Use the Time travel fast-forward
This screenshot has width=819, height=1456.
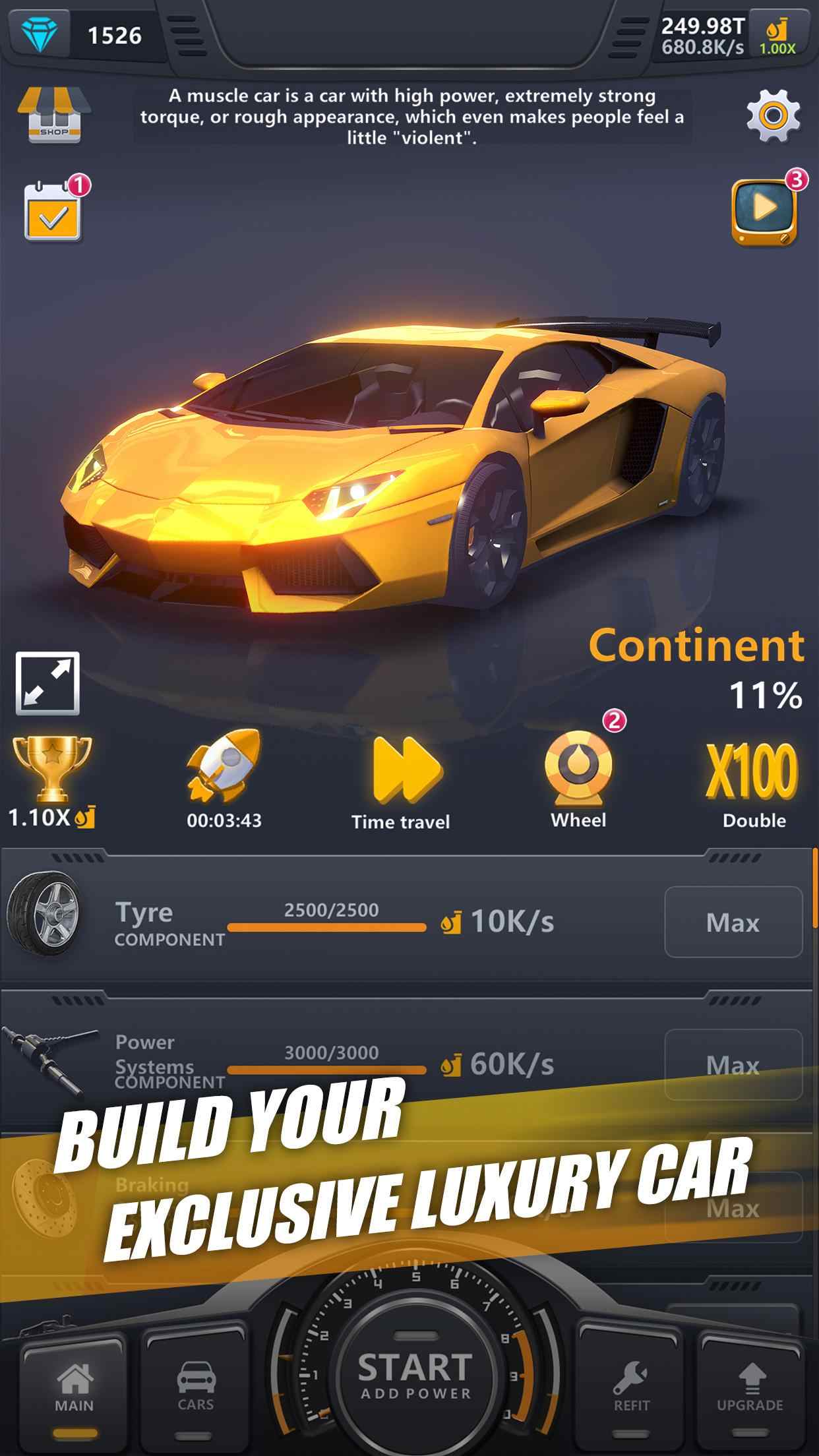401,781
